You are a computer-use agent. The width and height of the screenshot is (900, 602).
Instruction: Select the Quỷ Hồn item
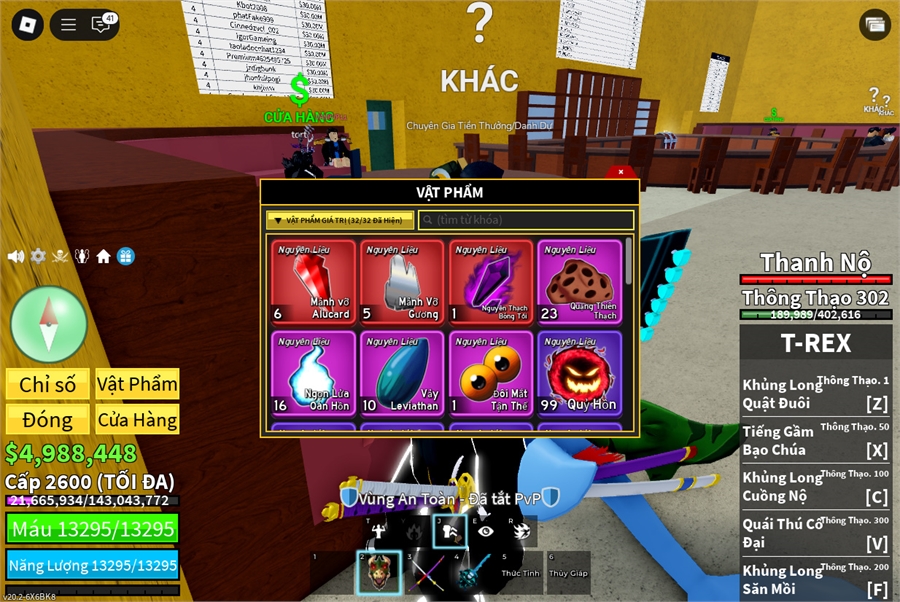tap(579, 372)
